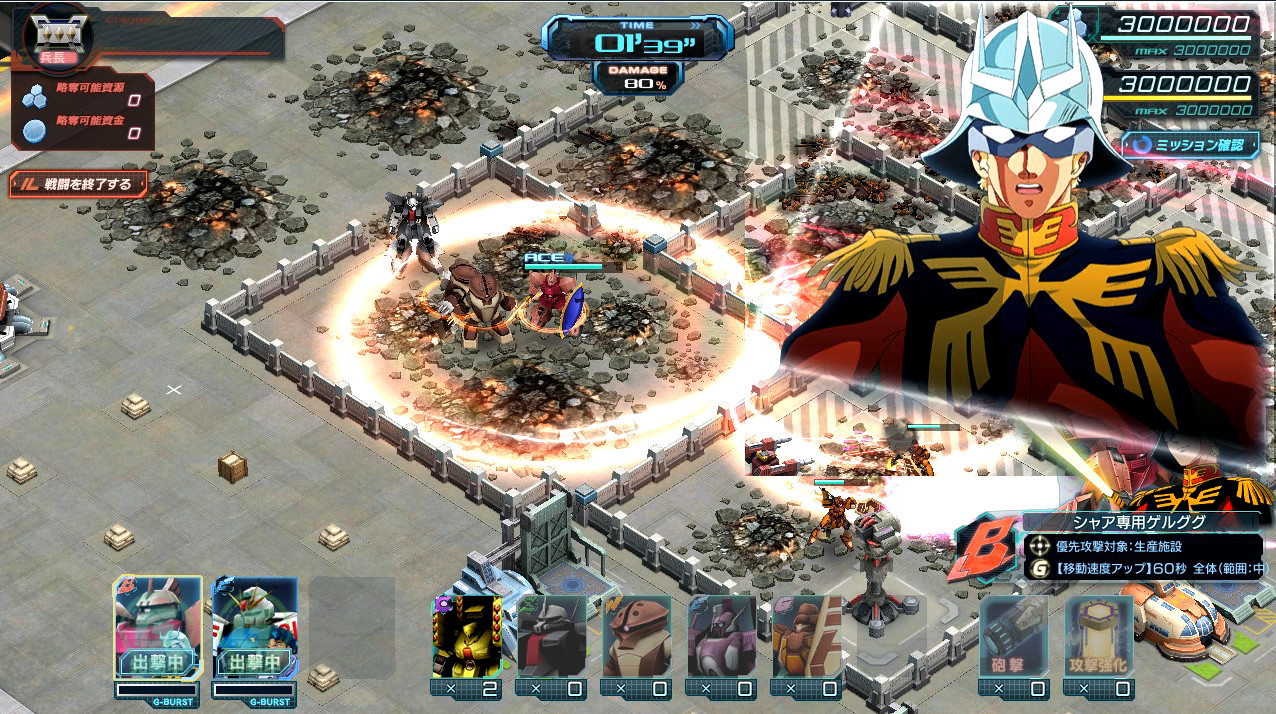Select the purple mobile suit unit card
The image size is (1276, 714).
[721, 636]
